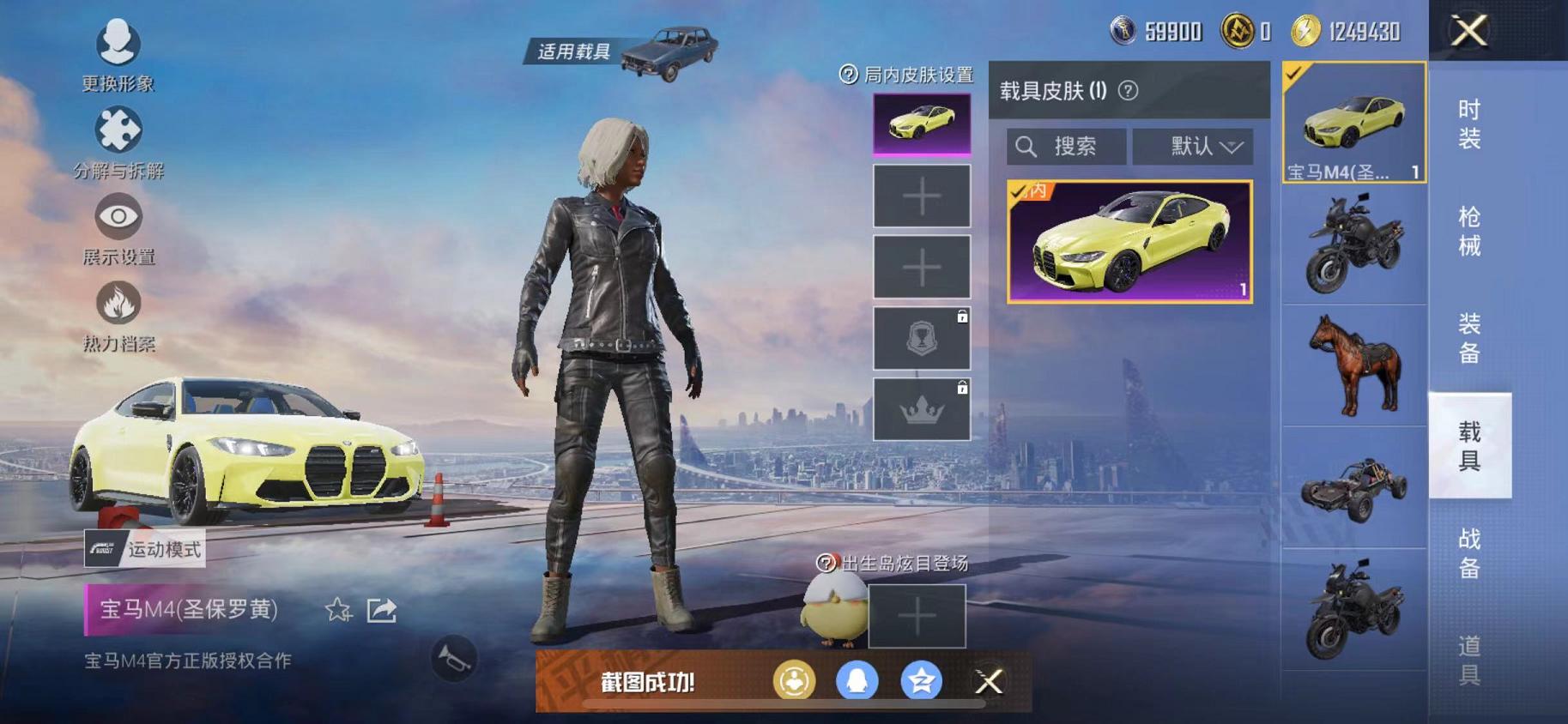Click the magnifier icon in the search bar
The height and width of the screenshot is (724, 1568).
point(1025,146)
